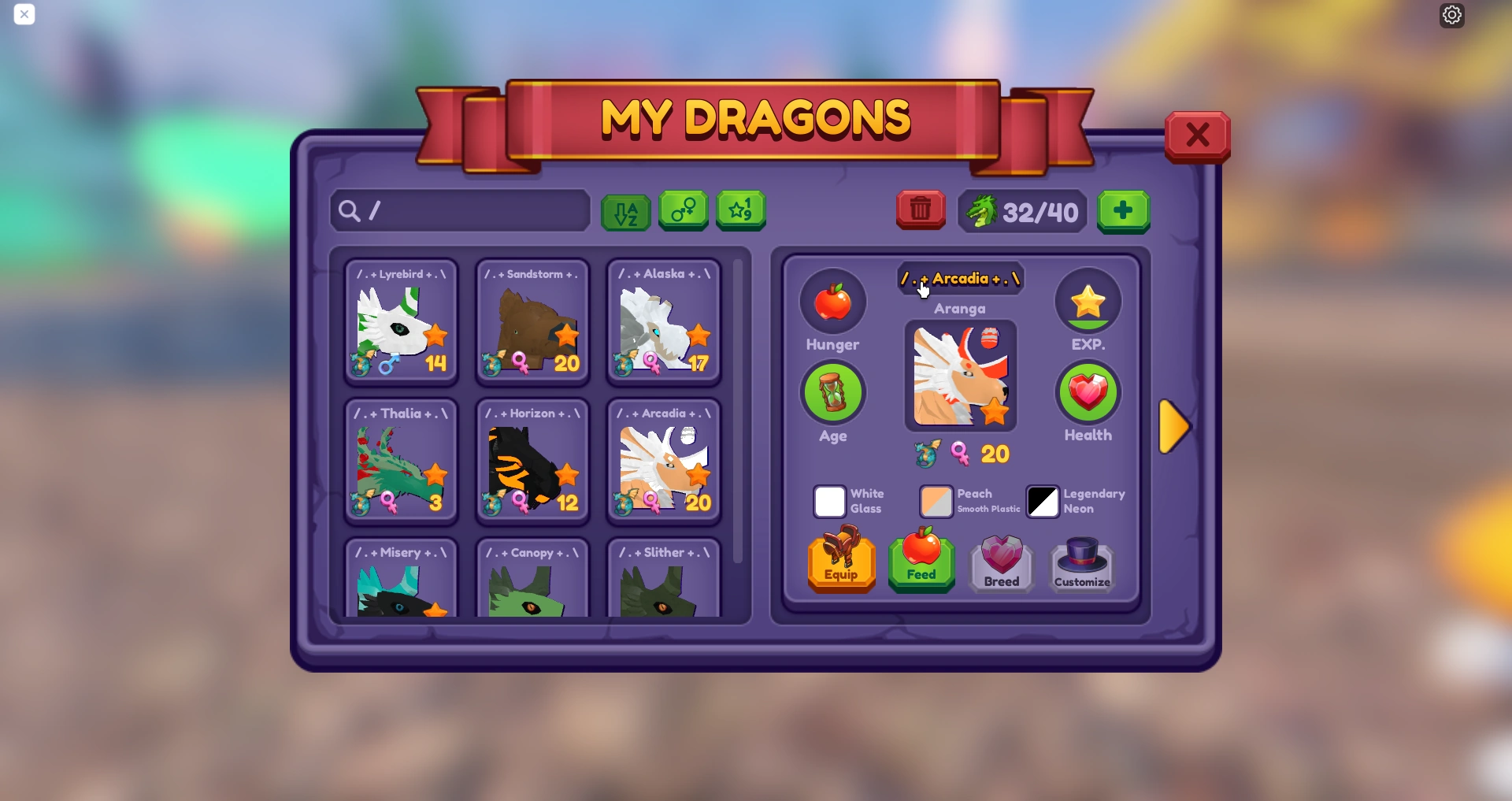This screenshot has width=1512, height=801.
Task: Click the EXP star icon
Action: (1088, 302)
